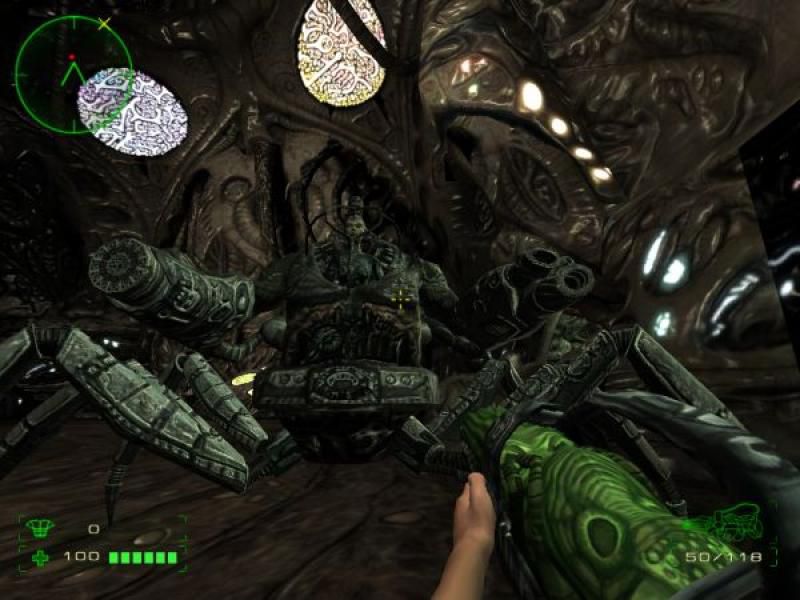Viewport: 800px width, 600px height.
Task: Select the armor vest icon
Action: tap(42, 528)
